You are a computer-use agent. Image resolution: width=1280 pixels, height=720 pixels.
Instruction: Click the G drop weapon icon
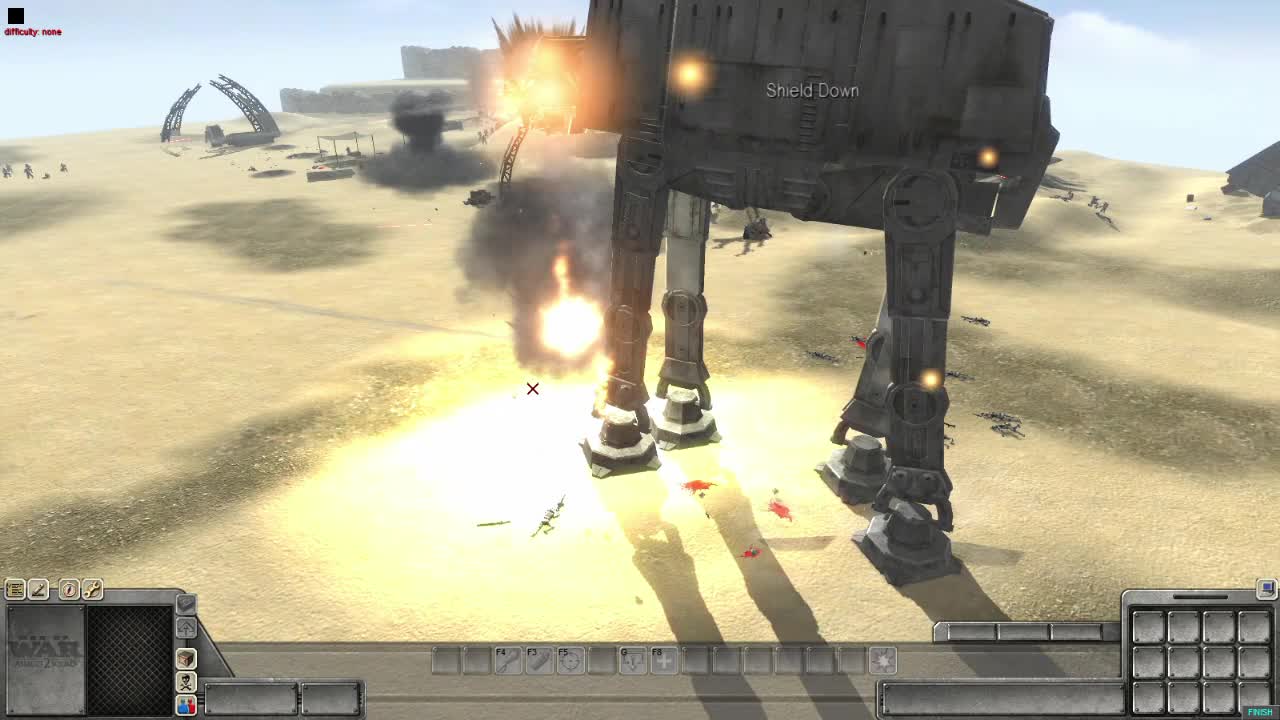click(x=632, y=660)
